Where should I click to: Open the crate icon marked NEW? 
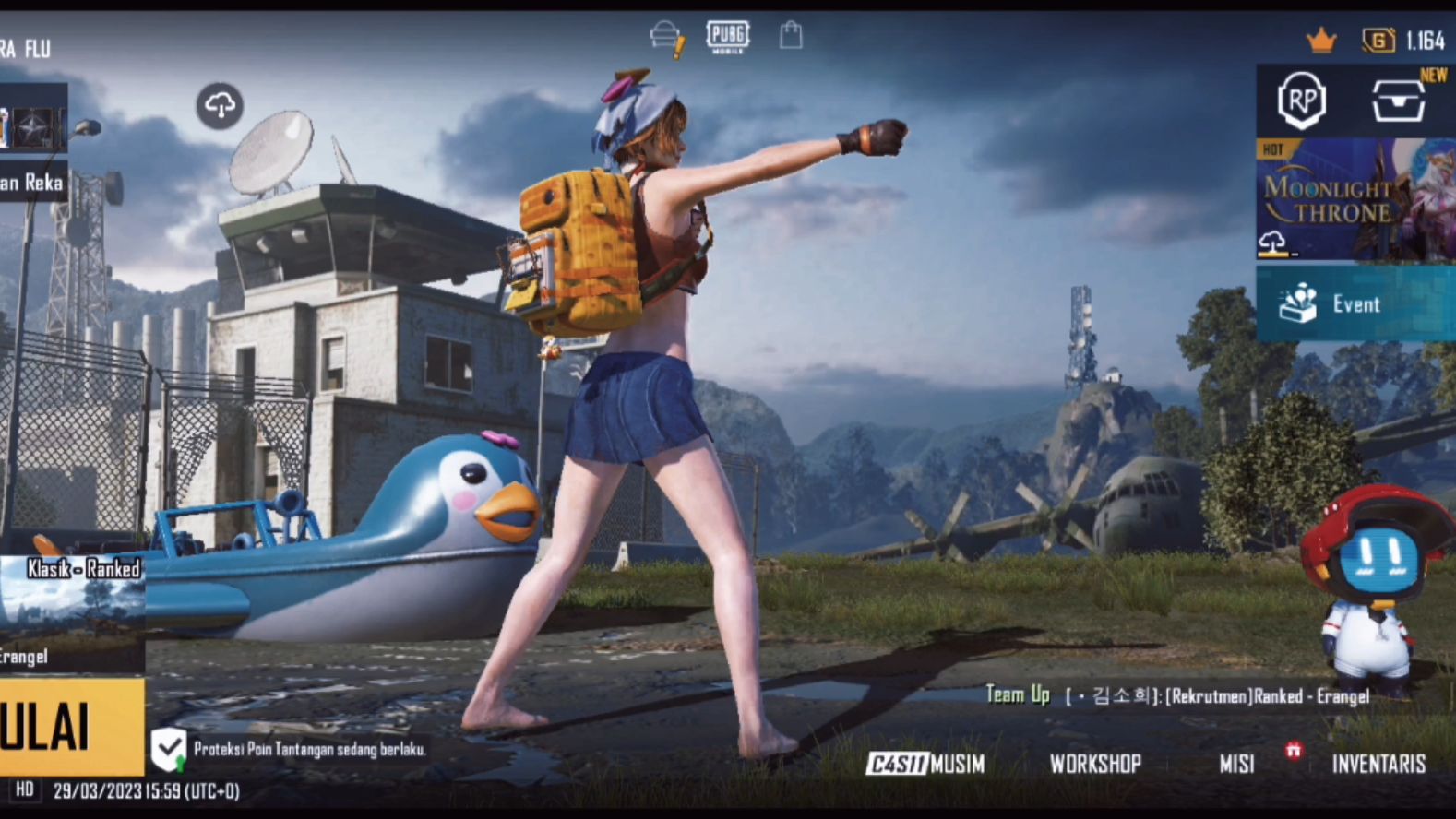pyautogui.click(x=1398, y=100)
